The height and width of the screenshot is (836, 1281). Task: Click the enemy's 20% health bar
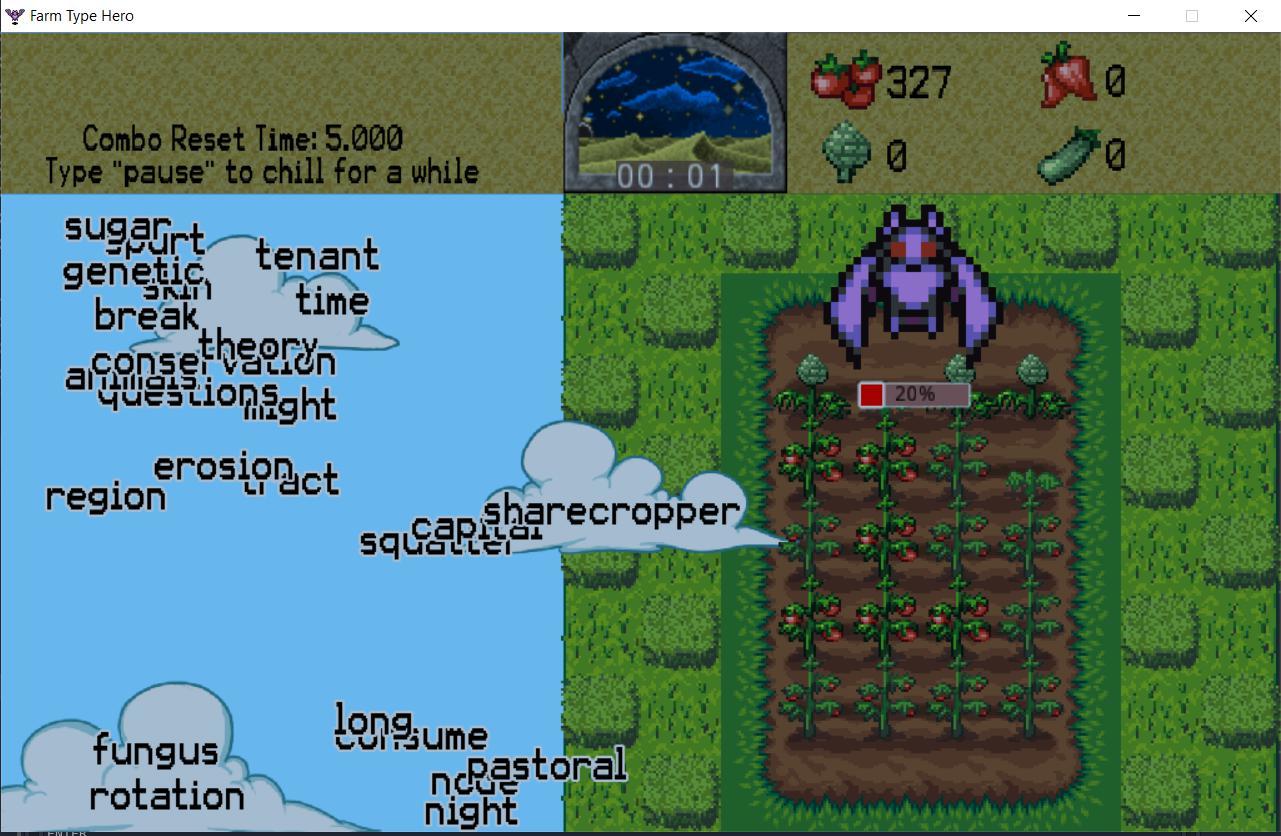pos(912,393)
